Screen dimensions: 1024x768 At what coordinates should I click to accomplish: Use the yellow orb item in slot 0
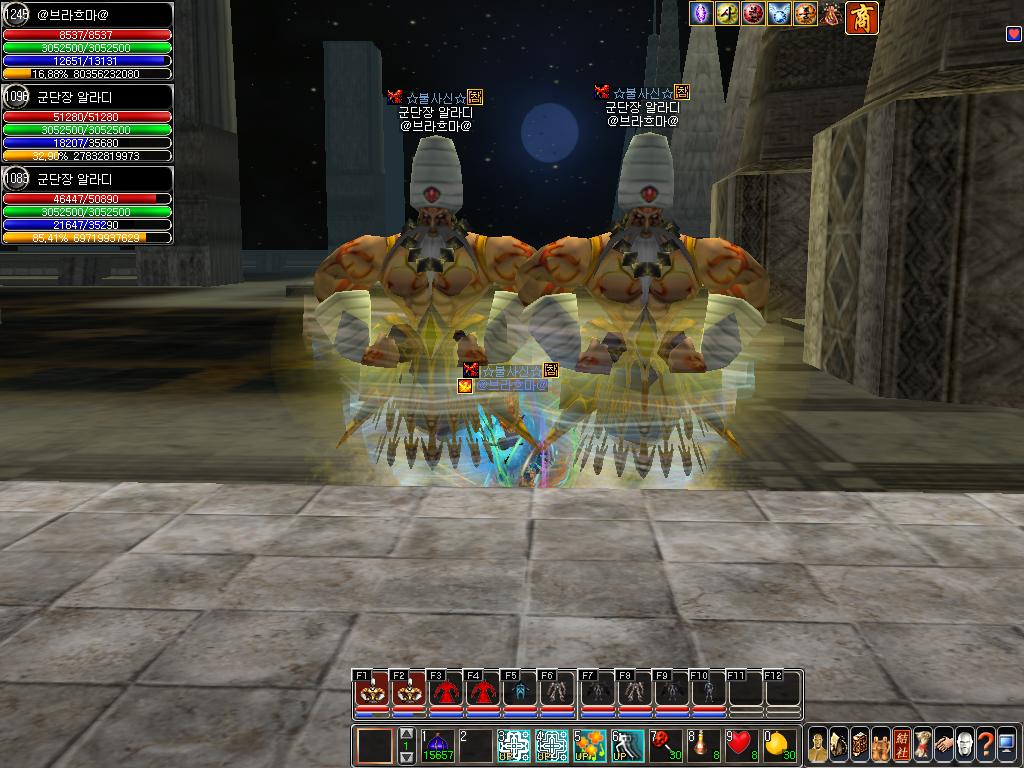point(780,746)
